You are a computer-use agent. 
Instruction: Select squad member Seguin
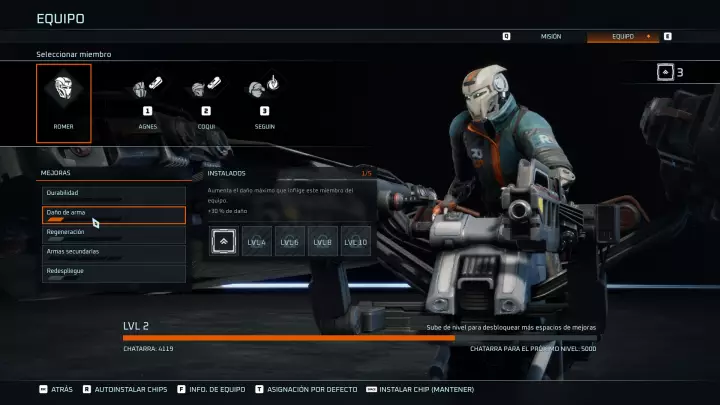tap(264, 103)
